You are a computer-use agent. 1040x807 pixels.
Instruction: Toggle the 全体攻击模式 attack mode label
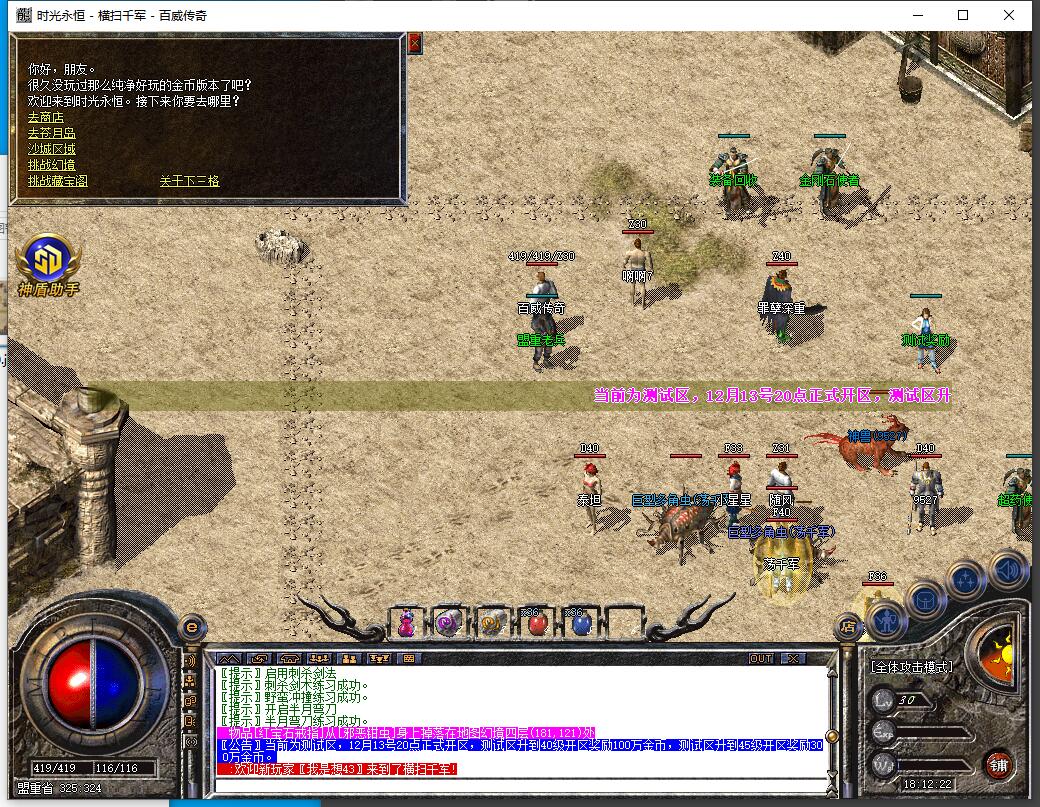(911, 666)
